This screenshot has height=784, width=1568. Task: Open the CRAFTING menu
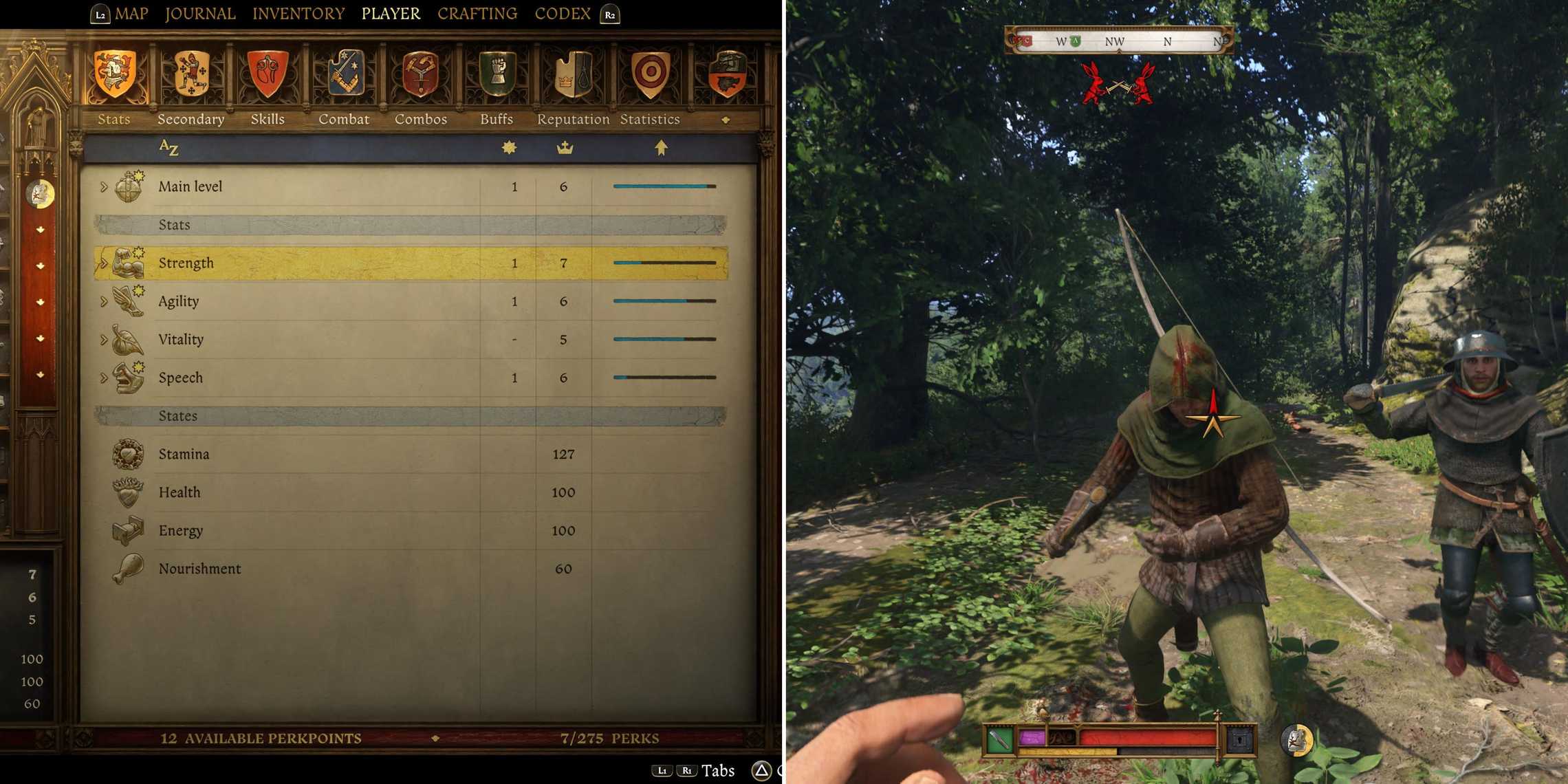point(477,13)
